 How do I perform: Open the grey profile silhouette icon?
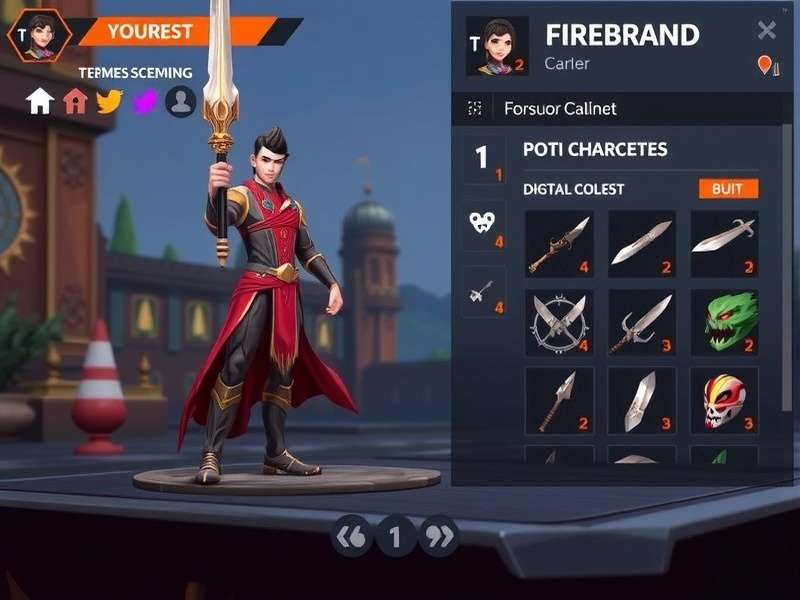click(x=181, y=101)
